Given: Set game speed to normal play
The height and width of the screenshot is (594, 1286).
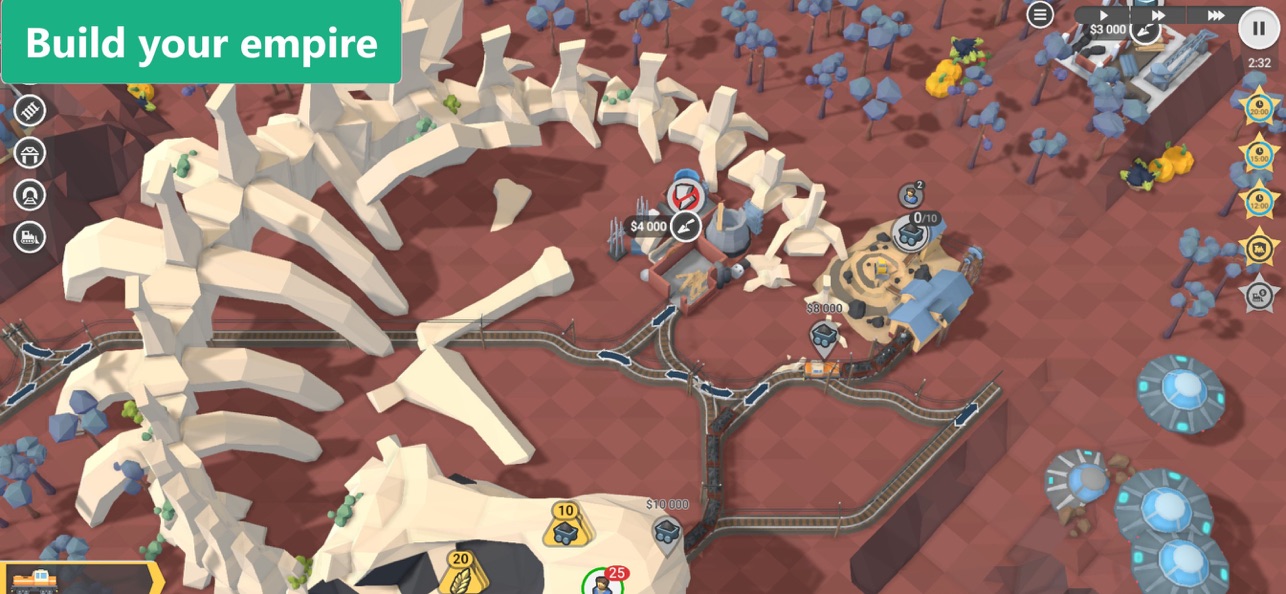Looking at the screenshot, I should tap(1104, 15).
